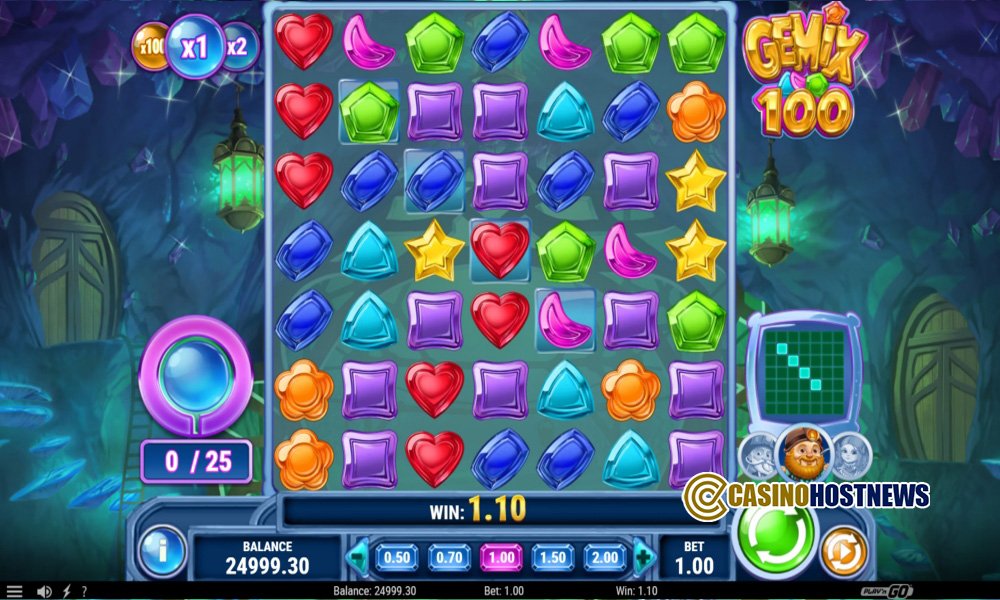Open the blue info paytable button
The image size is (1000, 600).
tap(162, 550)
